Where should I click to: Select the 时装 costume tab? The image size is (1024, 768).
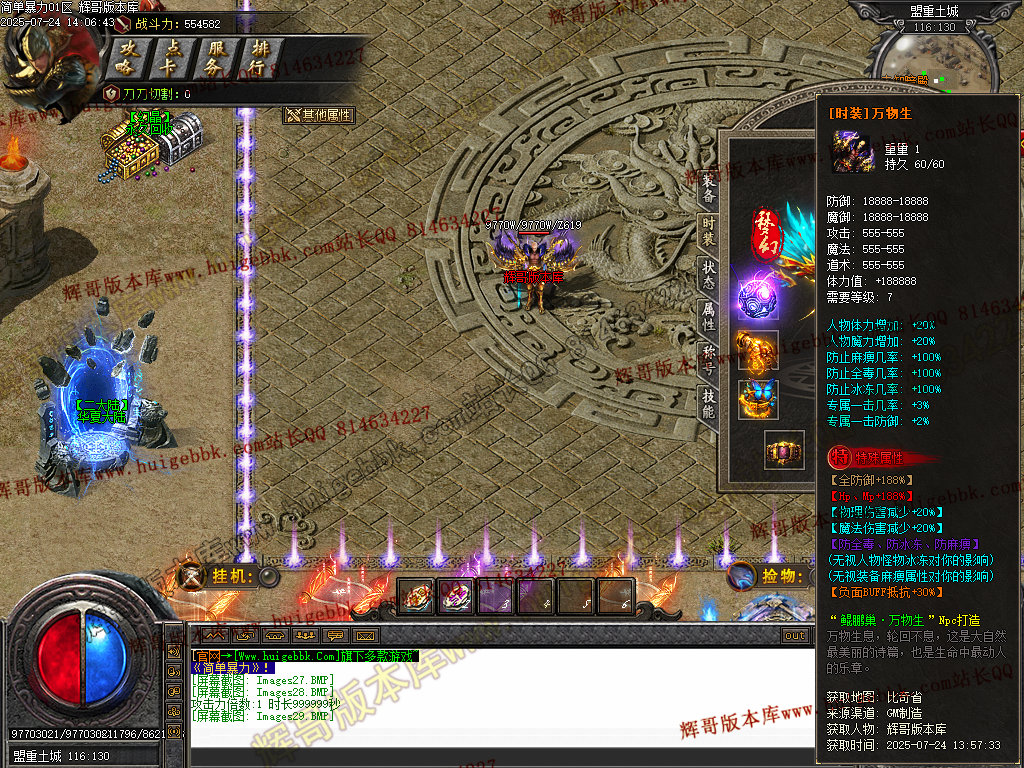[x=708, y=228]
